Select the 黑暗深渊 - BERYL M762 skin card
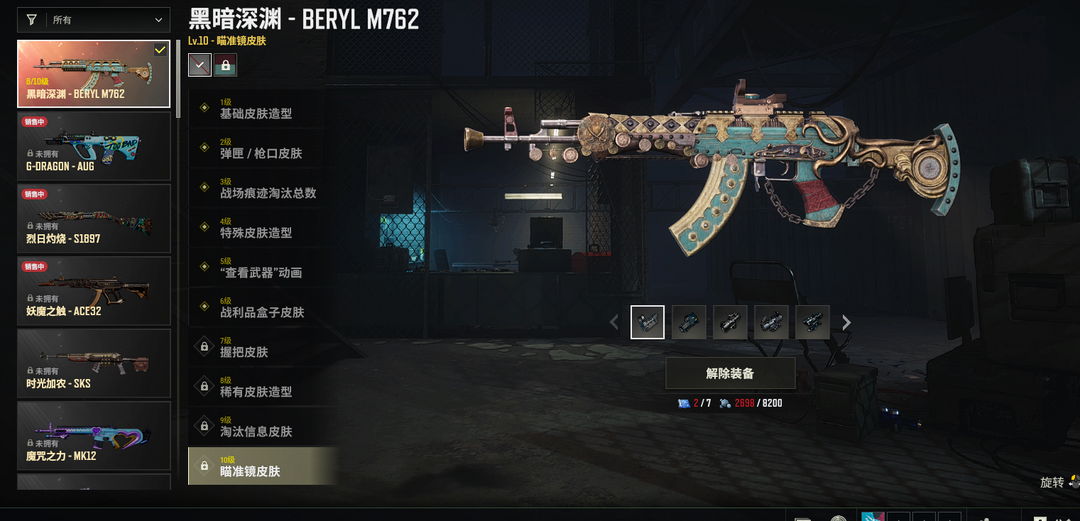 tap(94, 74)
